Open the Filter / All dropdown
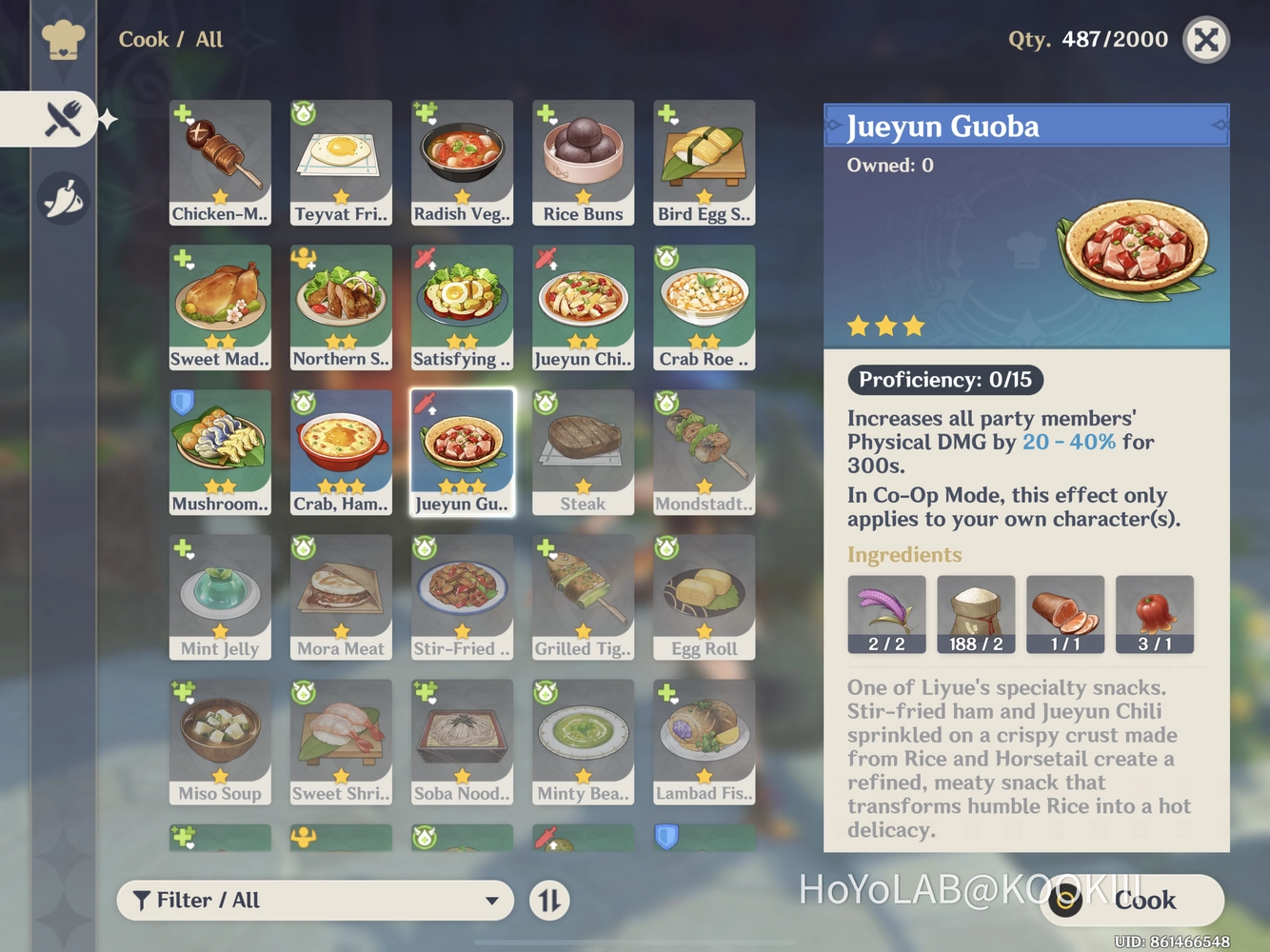The height and width of the screenshot is (952, 1270). coord(314,900)
